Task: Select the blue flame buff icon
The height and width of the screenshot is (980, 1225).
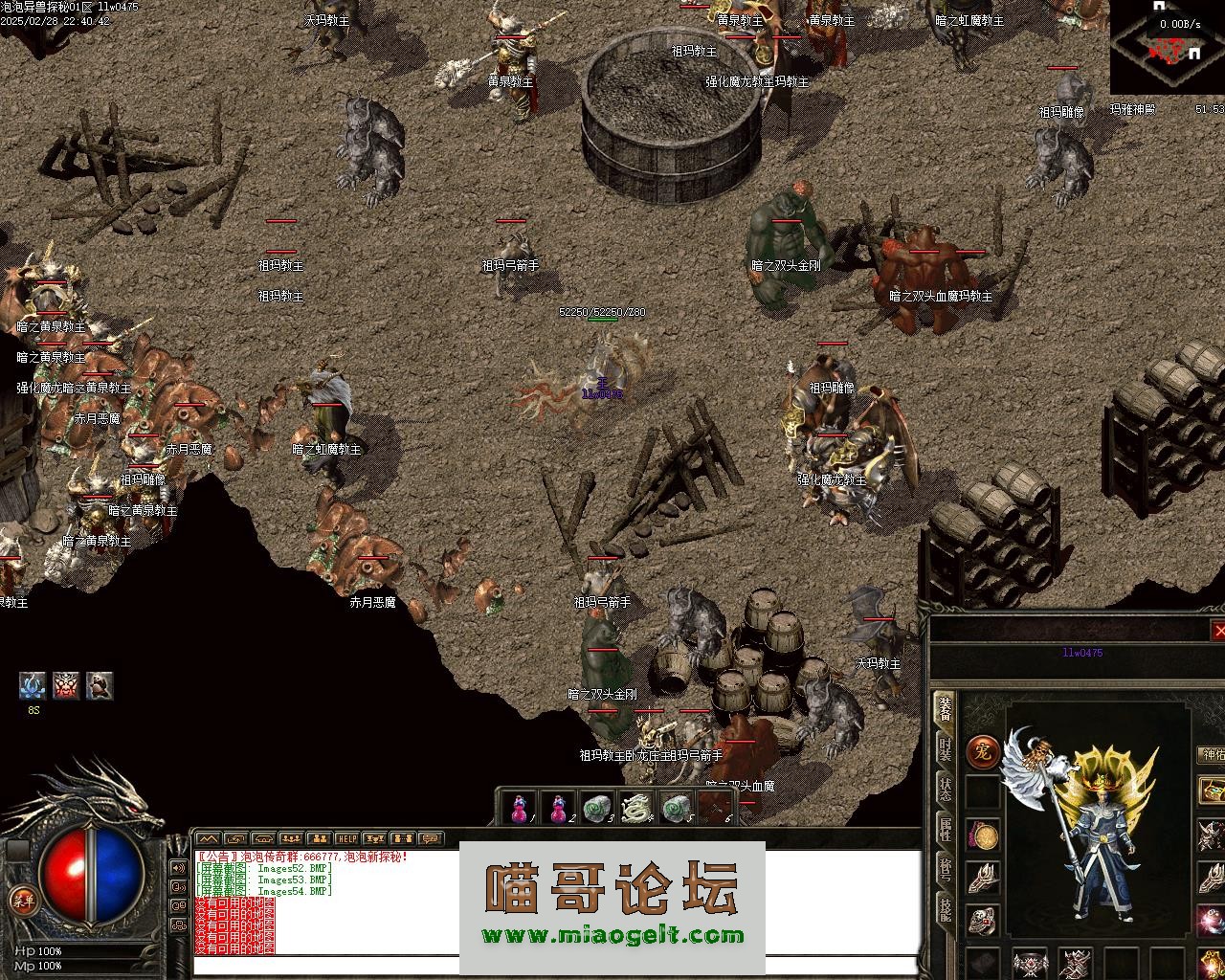Action: [33, 685]
